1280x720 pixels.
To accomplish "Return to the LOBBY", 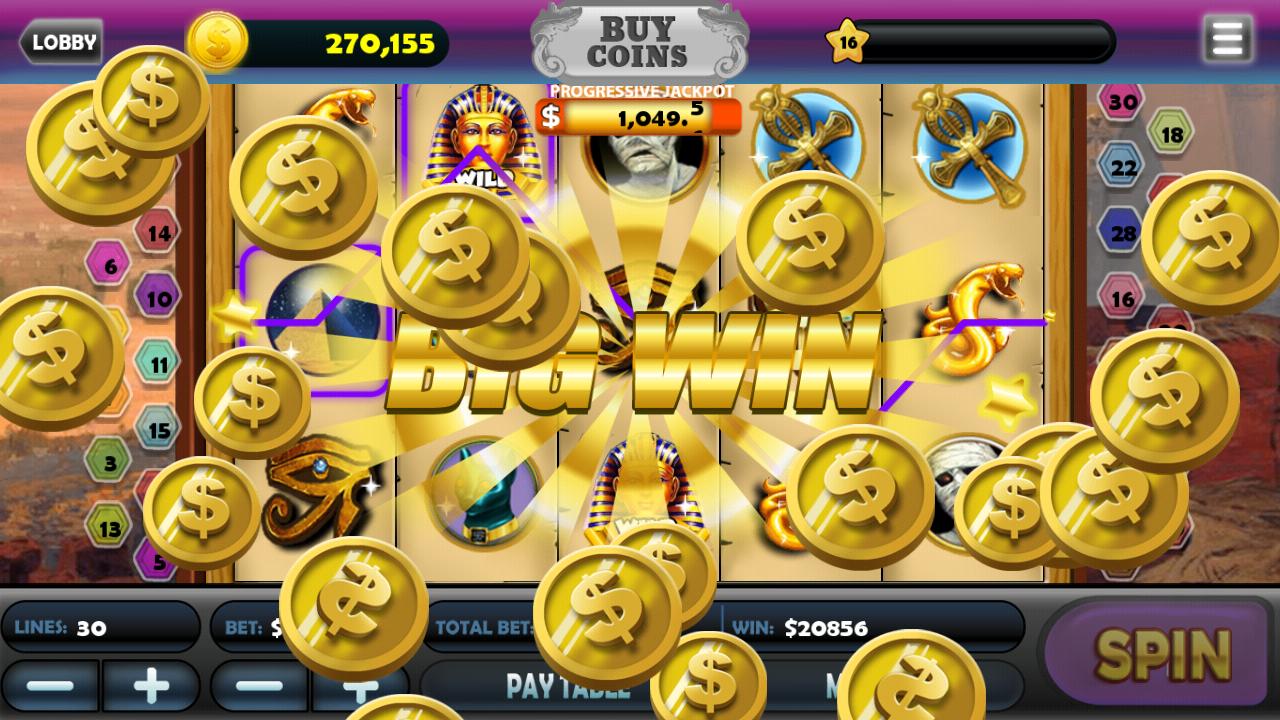I will (60, 42).
